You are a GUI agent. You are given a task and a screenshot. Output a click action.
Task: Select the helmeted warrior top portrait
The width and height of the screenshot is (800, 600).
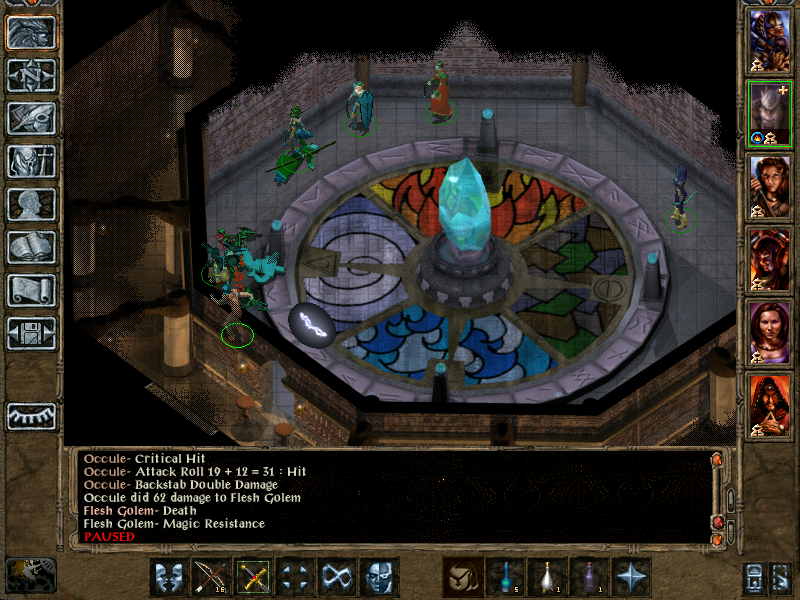[770, 40]
